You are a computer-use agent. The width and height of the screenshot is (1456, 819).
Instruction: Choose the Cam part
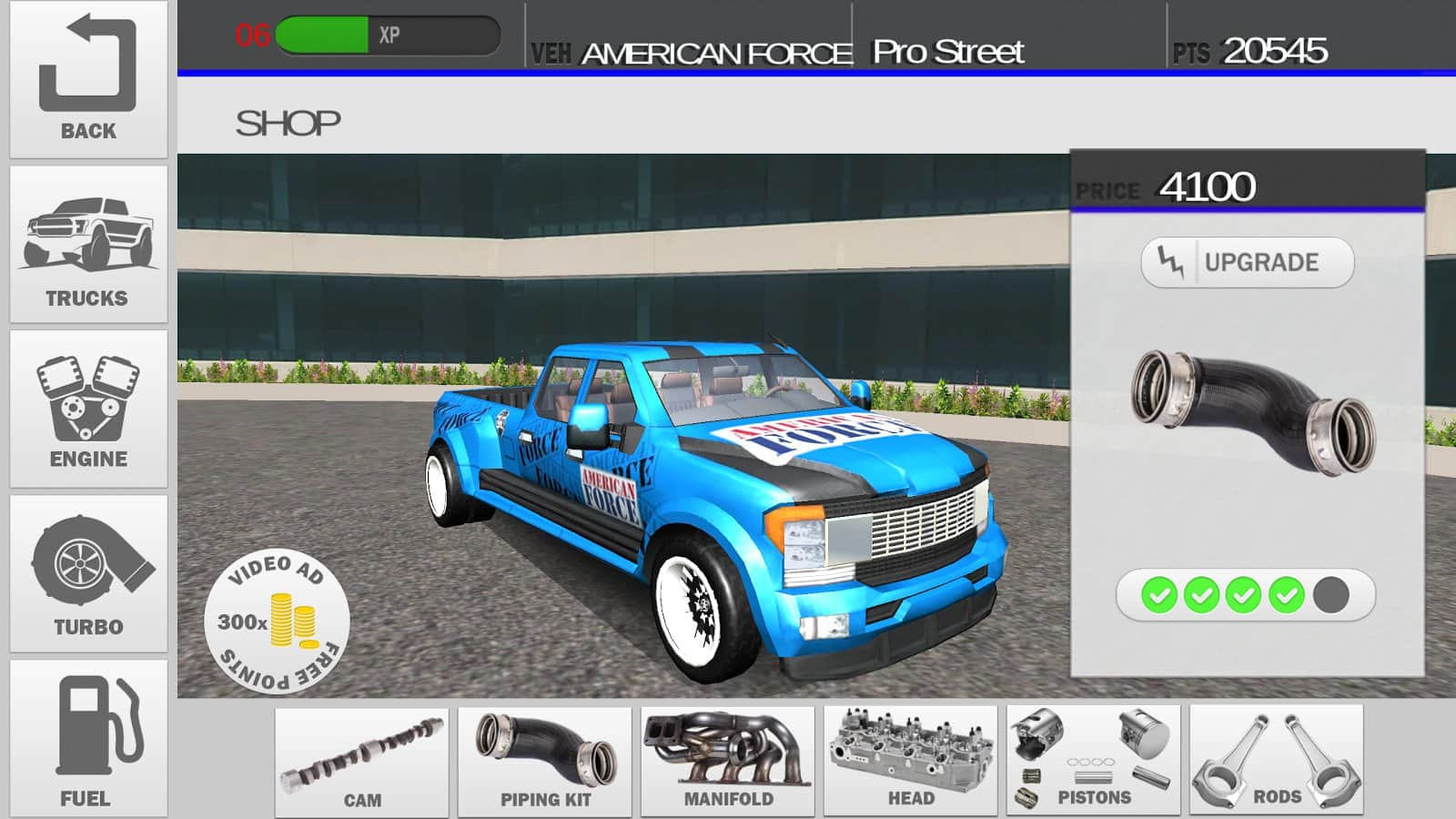click(x=362, y=762)
